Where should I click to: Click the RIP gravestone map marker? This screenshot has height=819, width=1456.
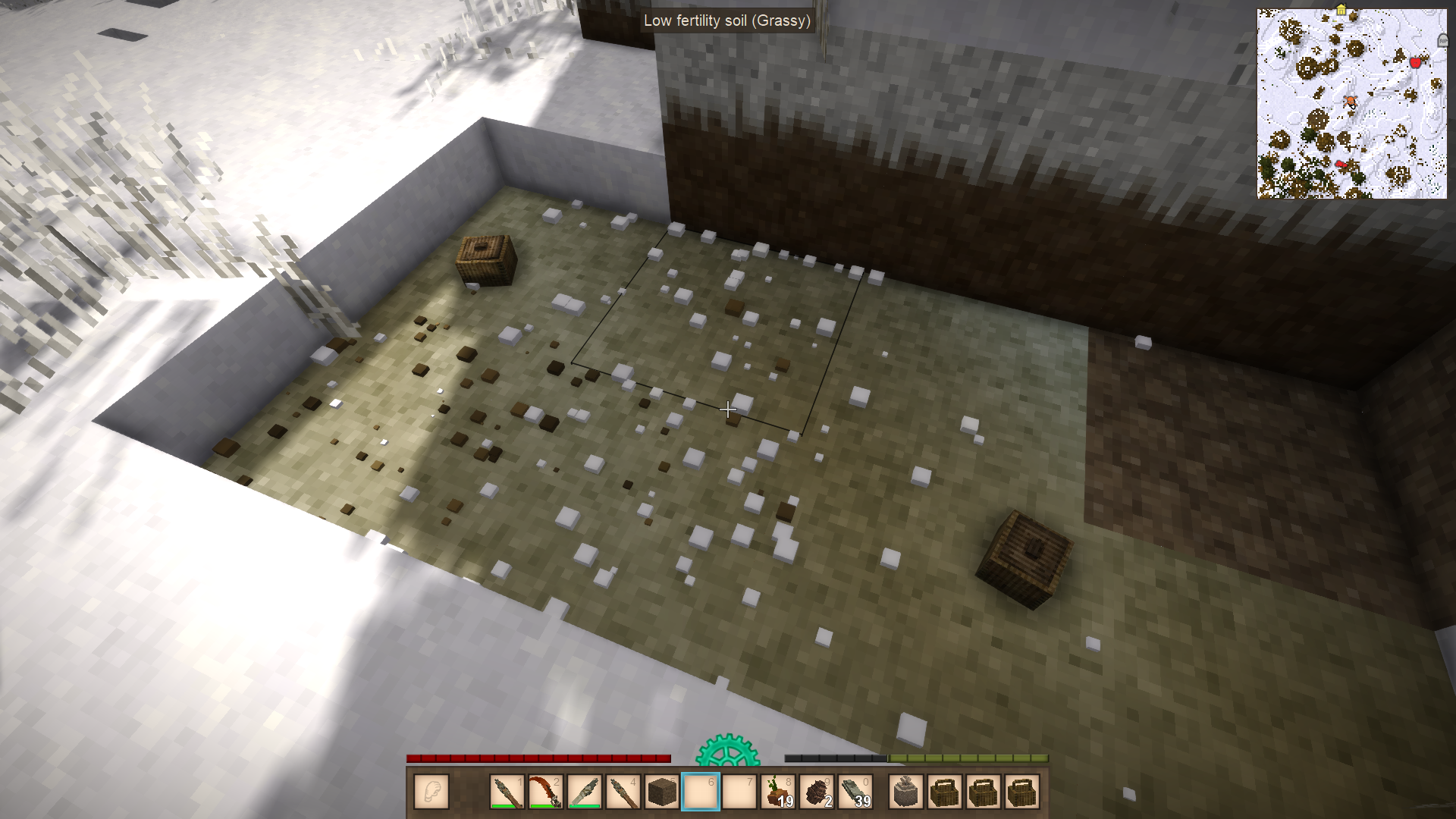(1442, 40)
